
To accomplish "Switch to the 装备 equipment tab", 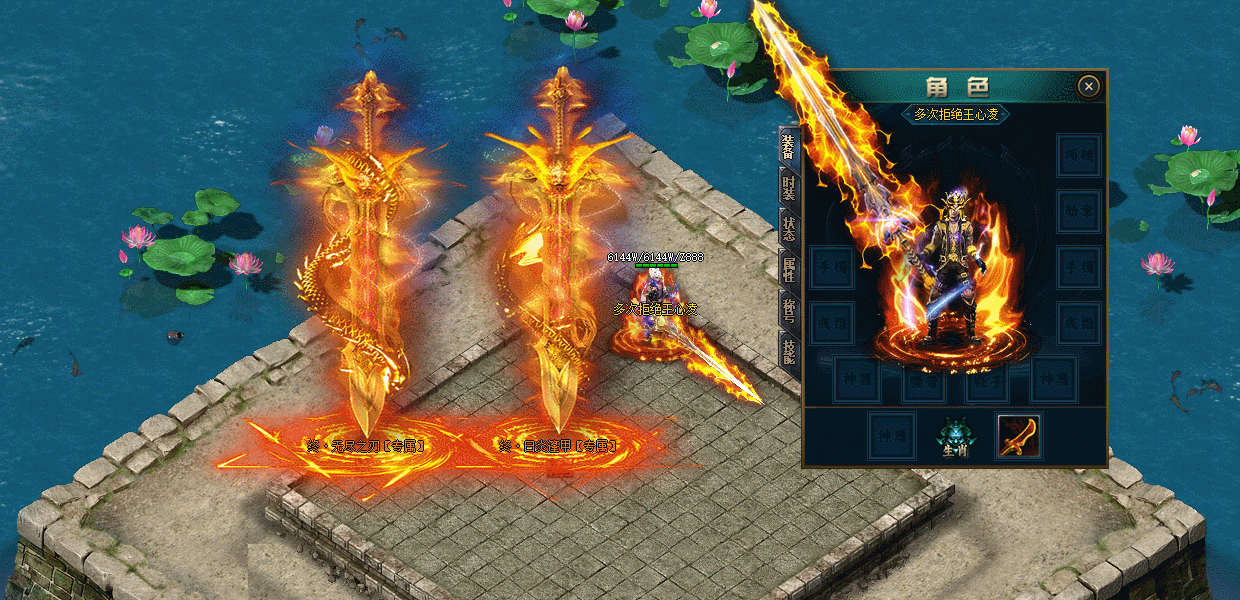I will click(788, 147).
